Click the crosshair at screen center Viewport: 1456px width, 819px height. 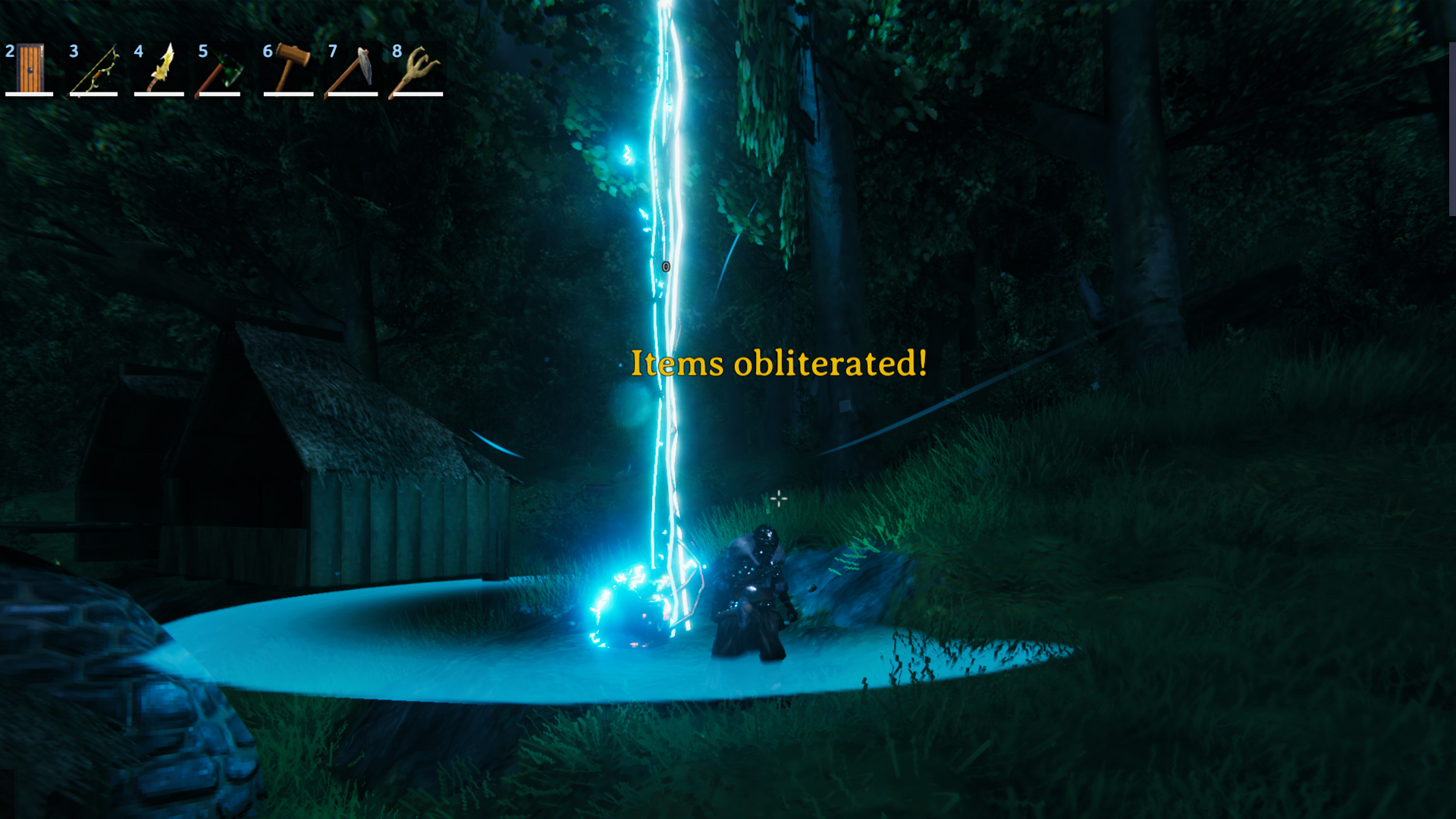click(x=780, y=497)
